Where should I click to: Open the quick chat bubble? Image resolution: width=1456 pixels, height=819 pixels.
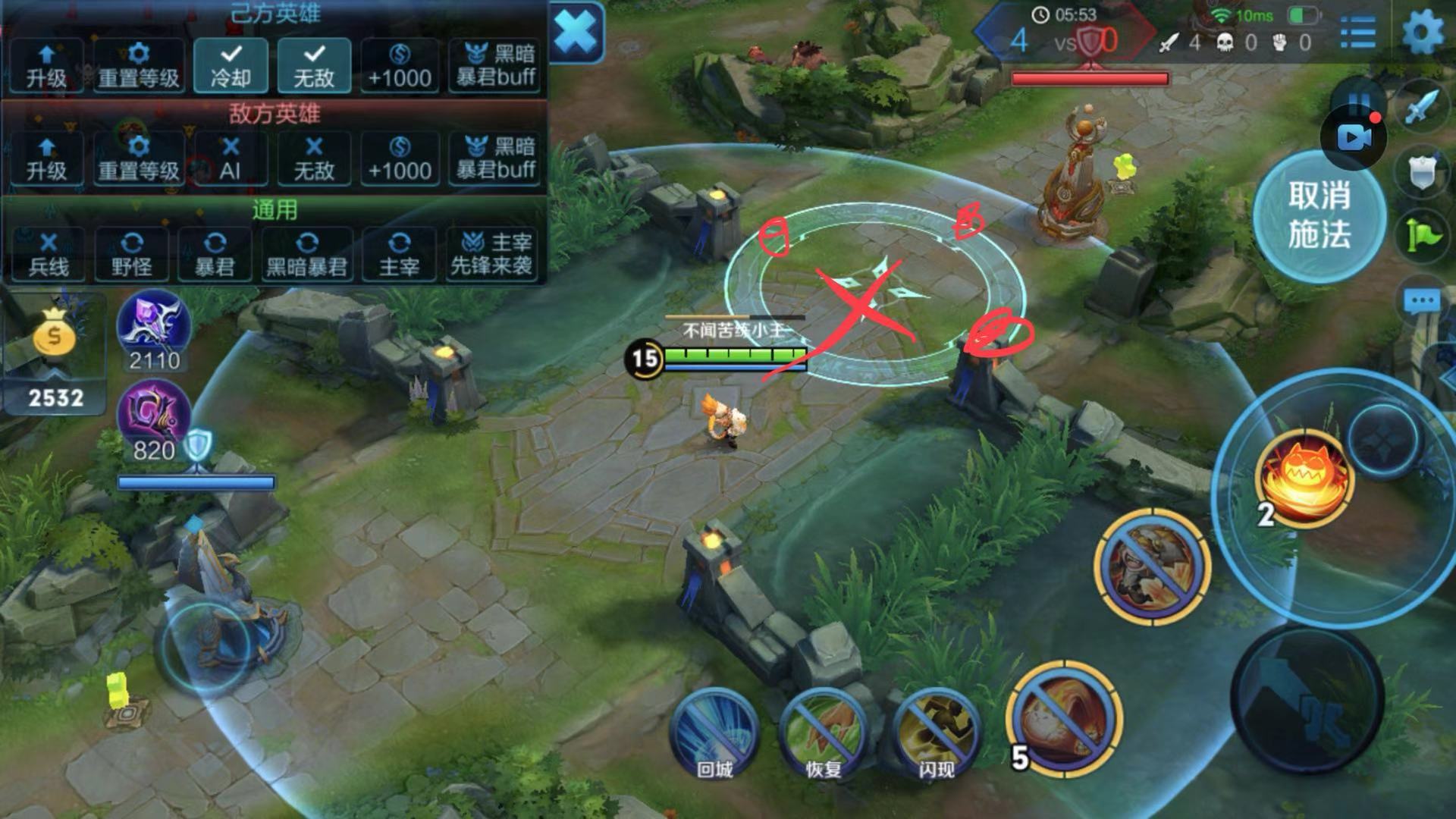pyautogui.click(x=1421, y=302)
